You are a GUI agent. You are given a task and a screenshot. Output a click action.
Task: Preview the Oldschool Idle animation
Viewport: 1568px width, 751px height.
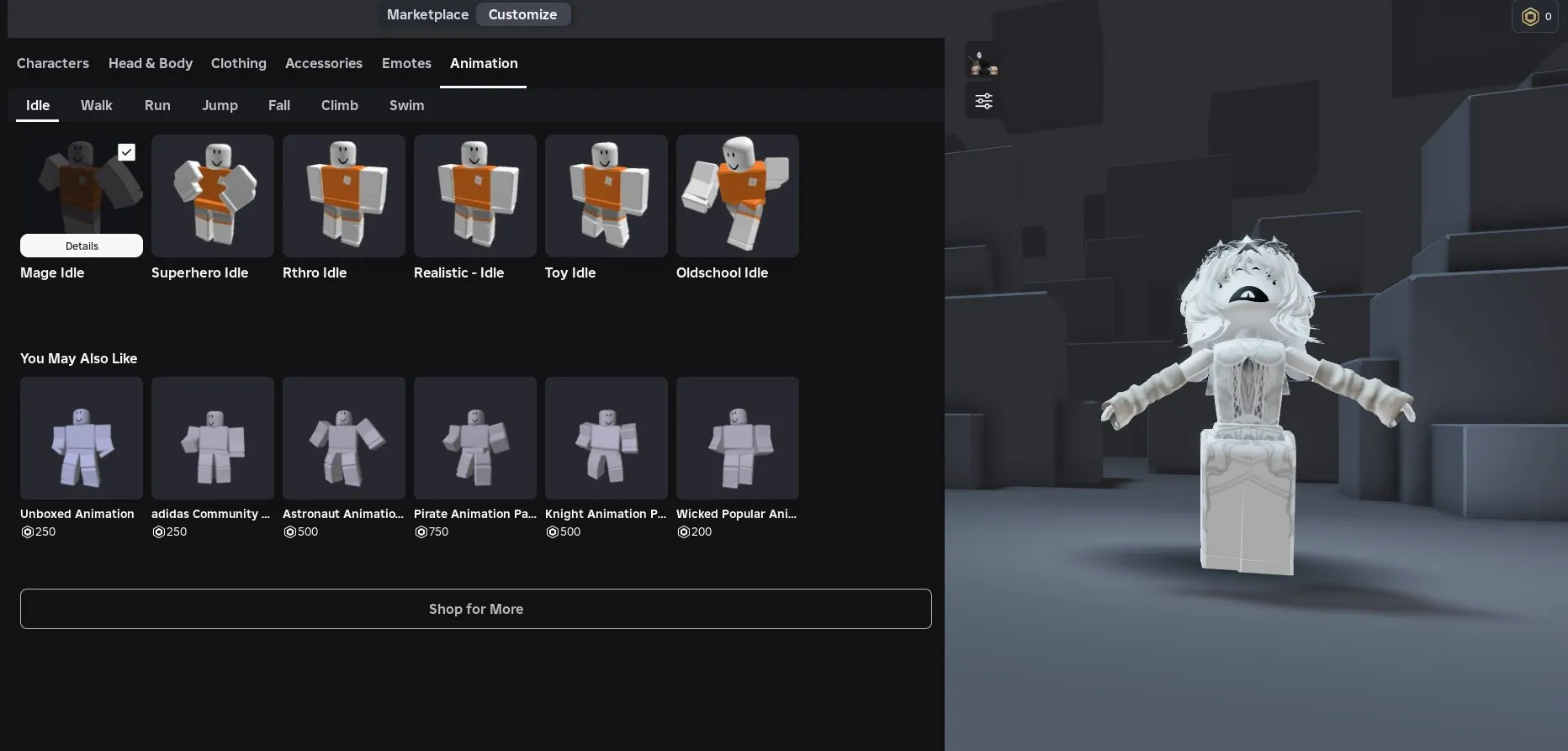[x=738, y=196]
